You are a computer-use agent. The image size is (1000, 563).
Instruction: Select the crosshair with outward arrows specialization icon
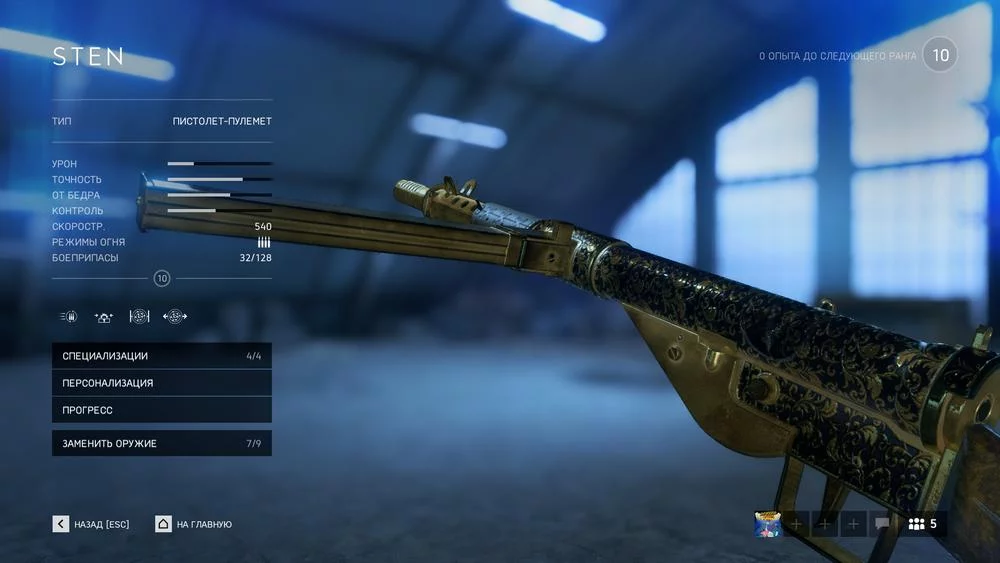(x=175, y=317)
